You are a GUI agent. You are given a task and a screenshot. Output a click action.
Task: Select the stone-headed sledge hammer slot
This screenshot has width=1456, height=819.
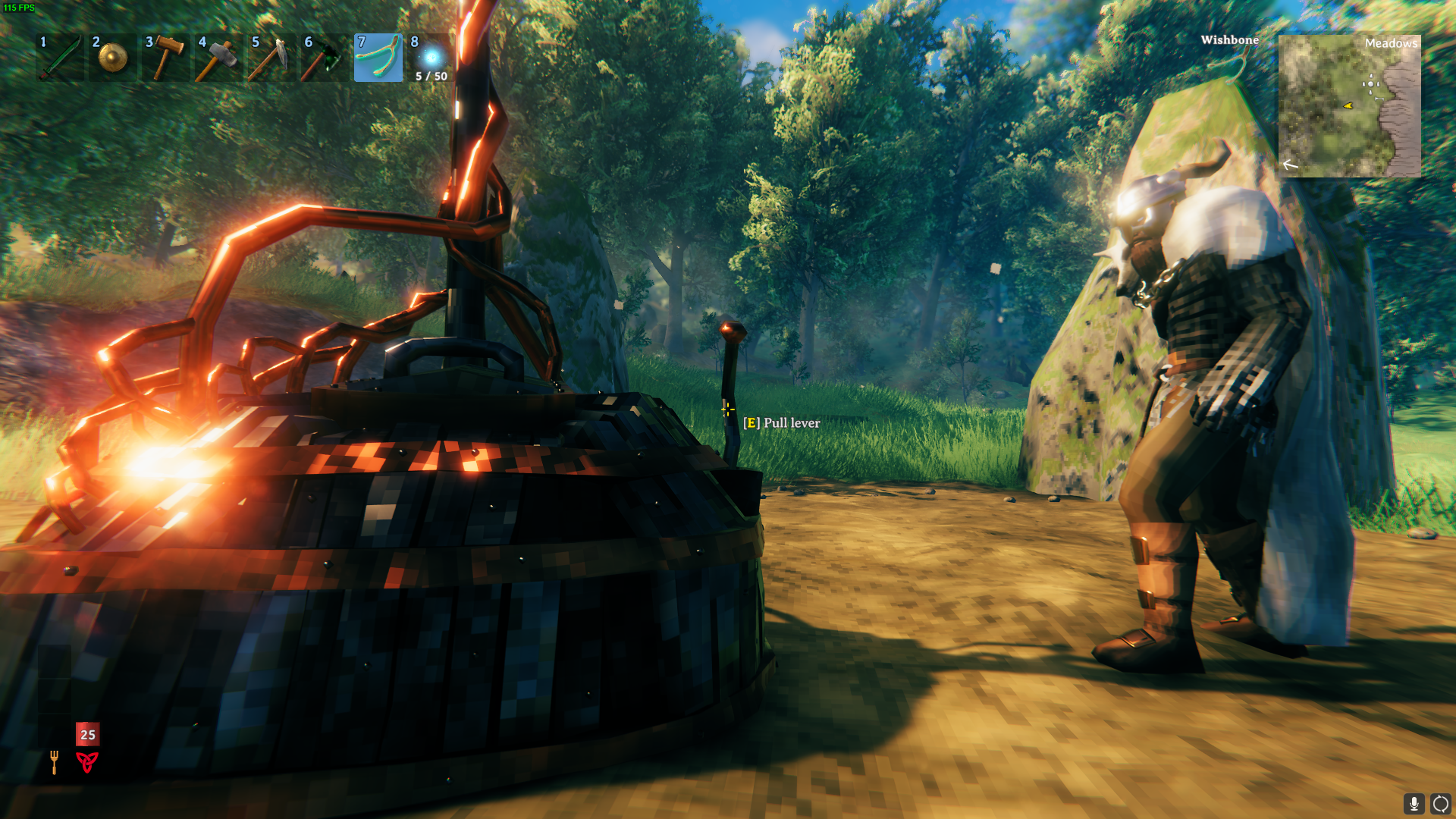pyautogui.click(x=218, y=58)
